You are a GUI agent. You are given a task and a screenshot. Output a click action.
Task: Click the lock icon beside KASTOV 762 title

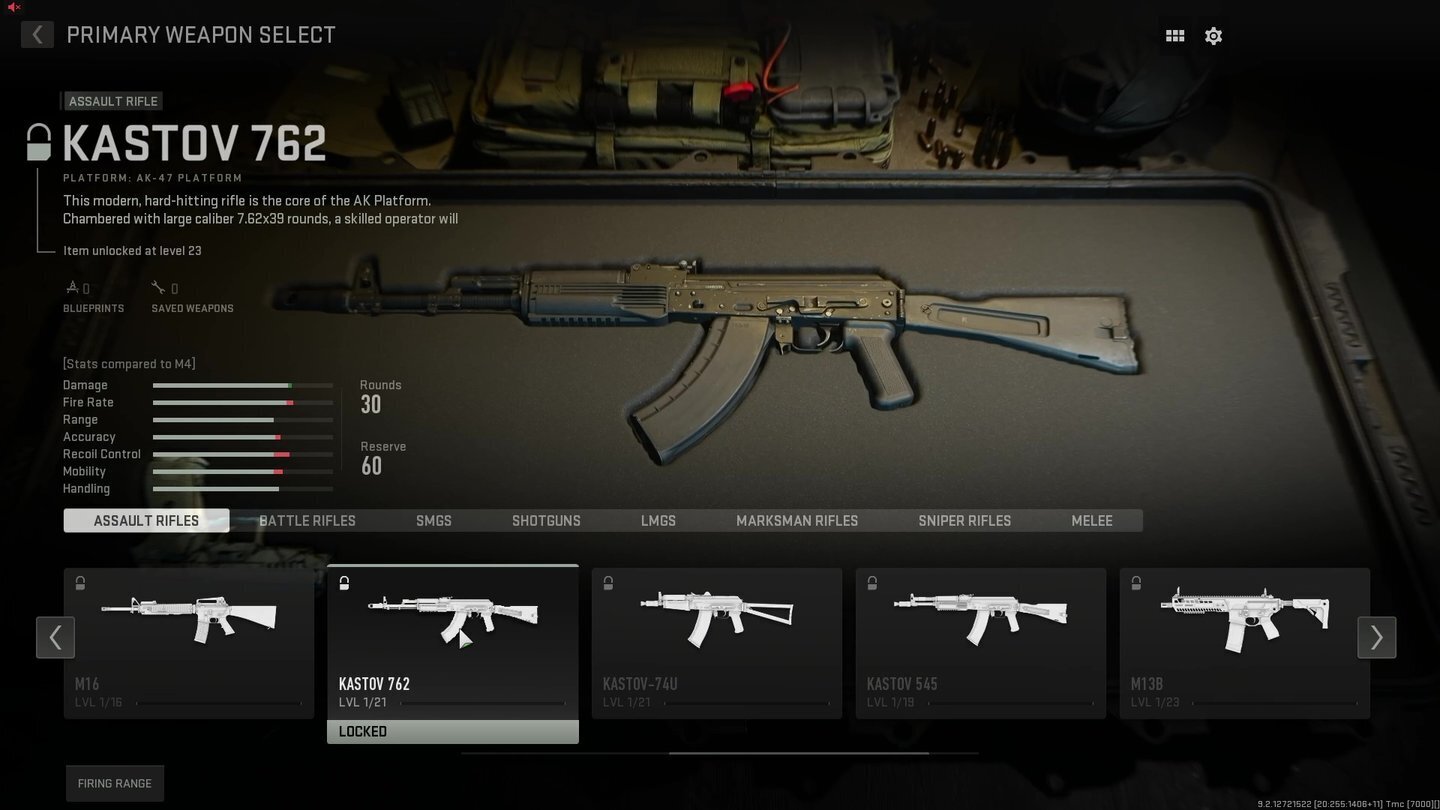point(38,142)
